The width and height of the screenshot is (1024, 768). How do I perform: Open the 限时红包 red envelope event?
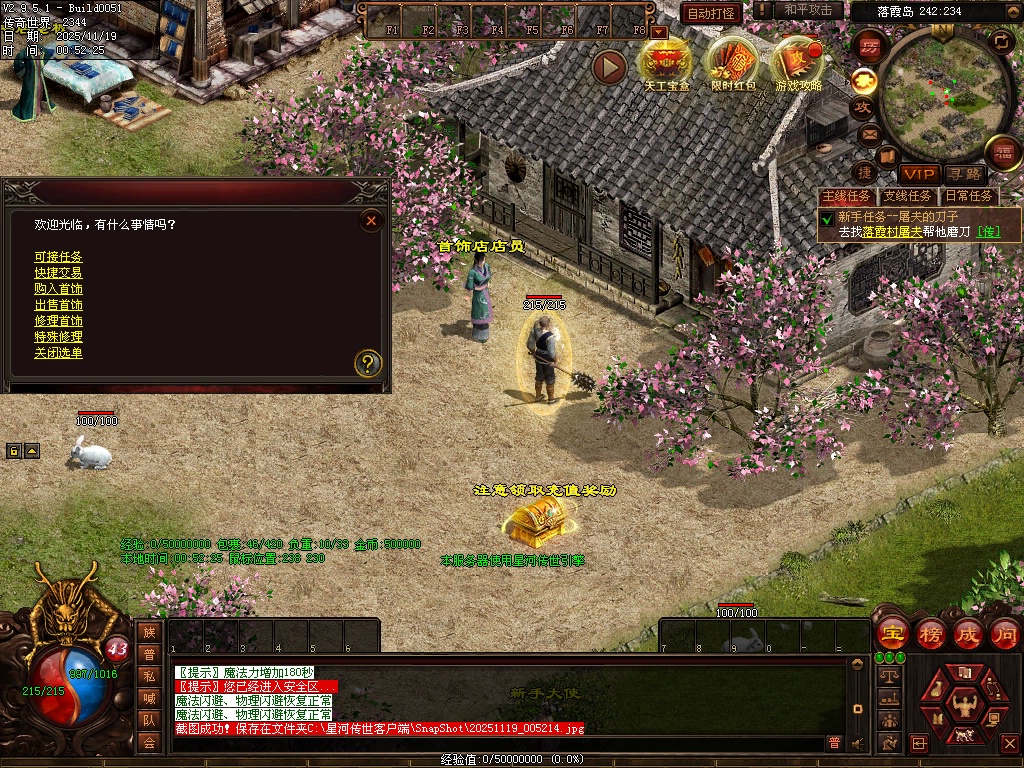(x=734, y=60)
